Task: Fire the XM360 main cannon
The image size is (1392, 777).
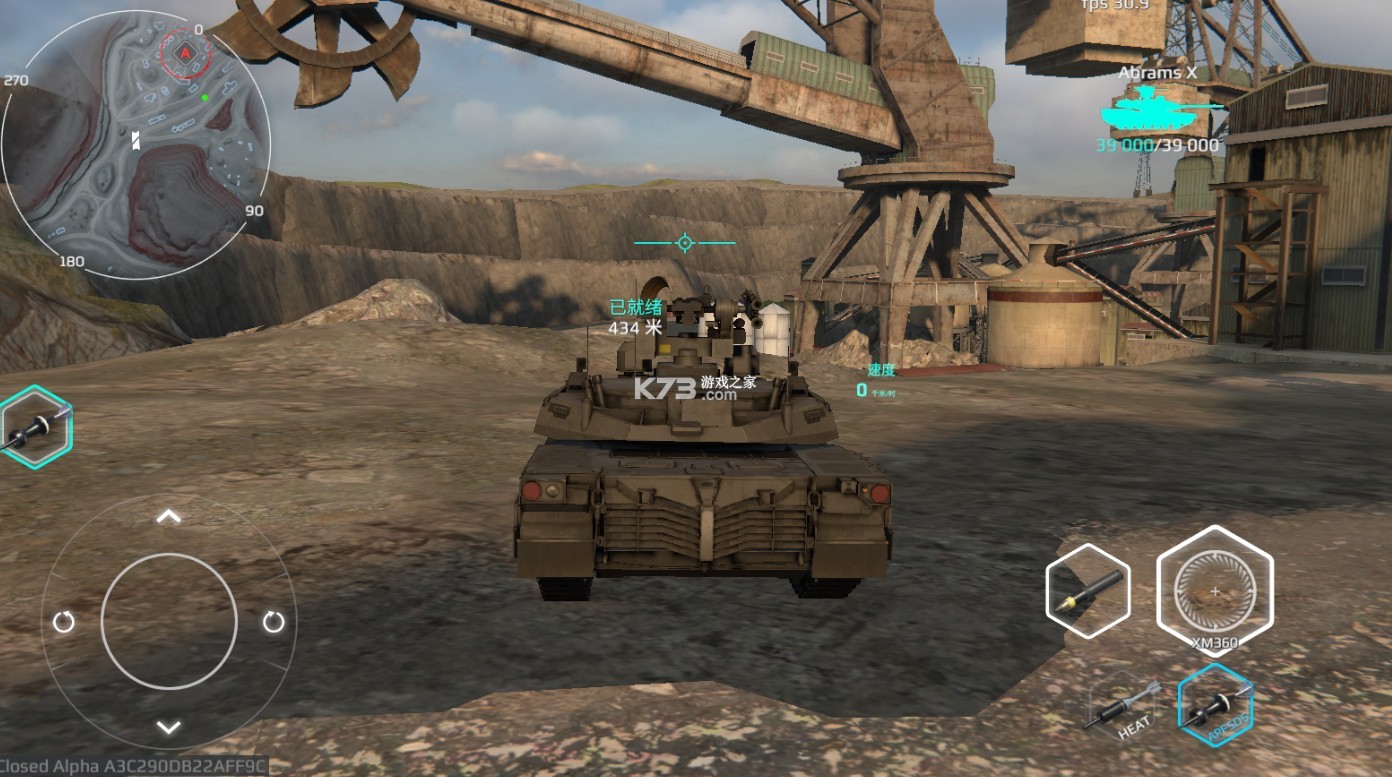Action: pyautogui.click(x=1214, y=590)
